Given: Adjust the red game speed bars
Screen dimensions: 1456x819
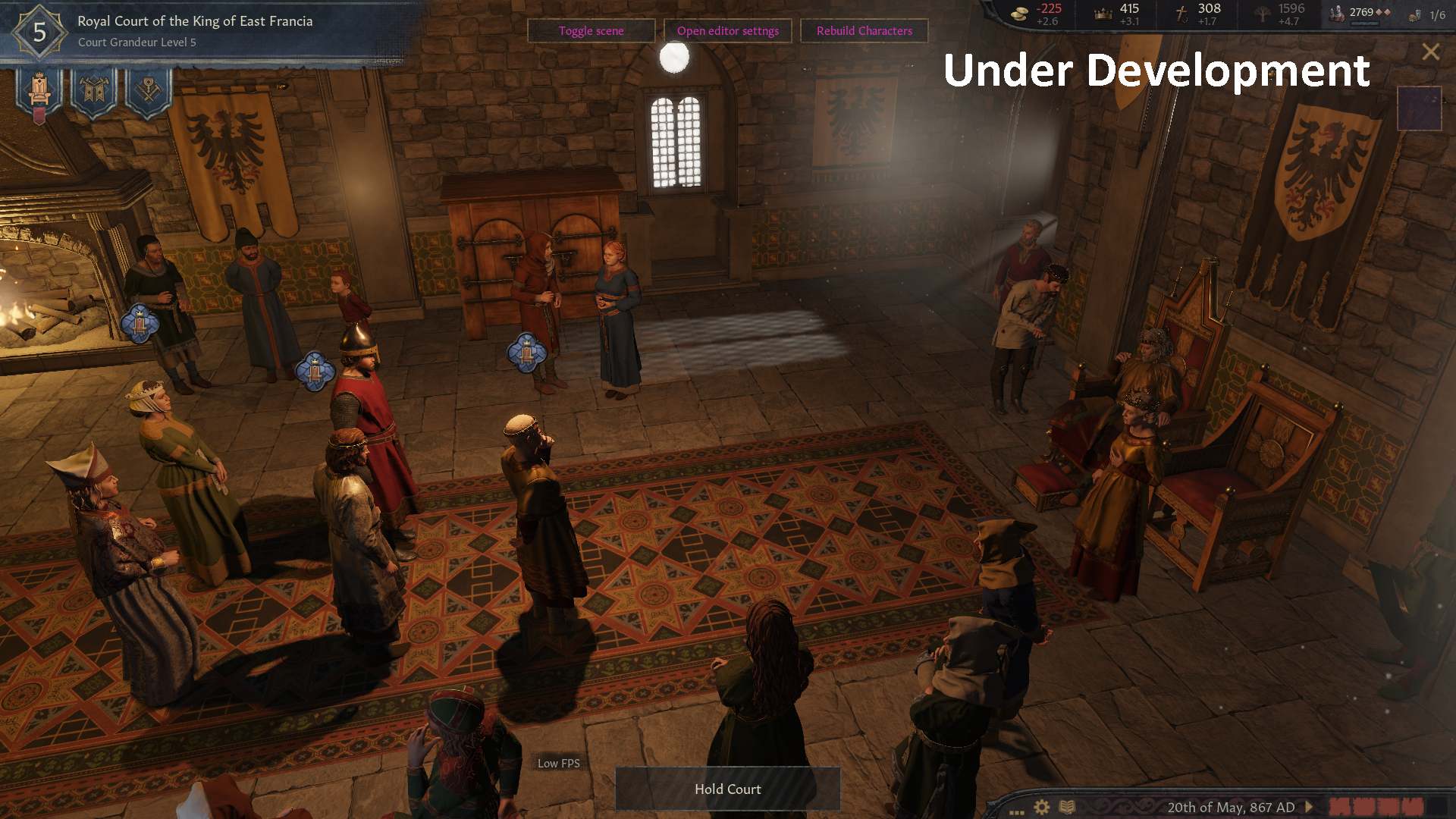Looking at the screenshot, I should click(x=1376, y=807).
